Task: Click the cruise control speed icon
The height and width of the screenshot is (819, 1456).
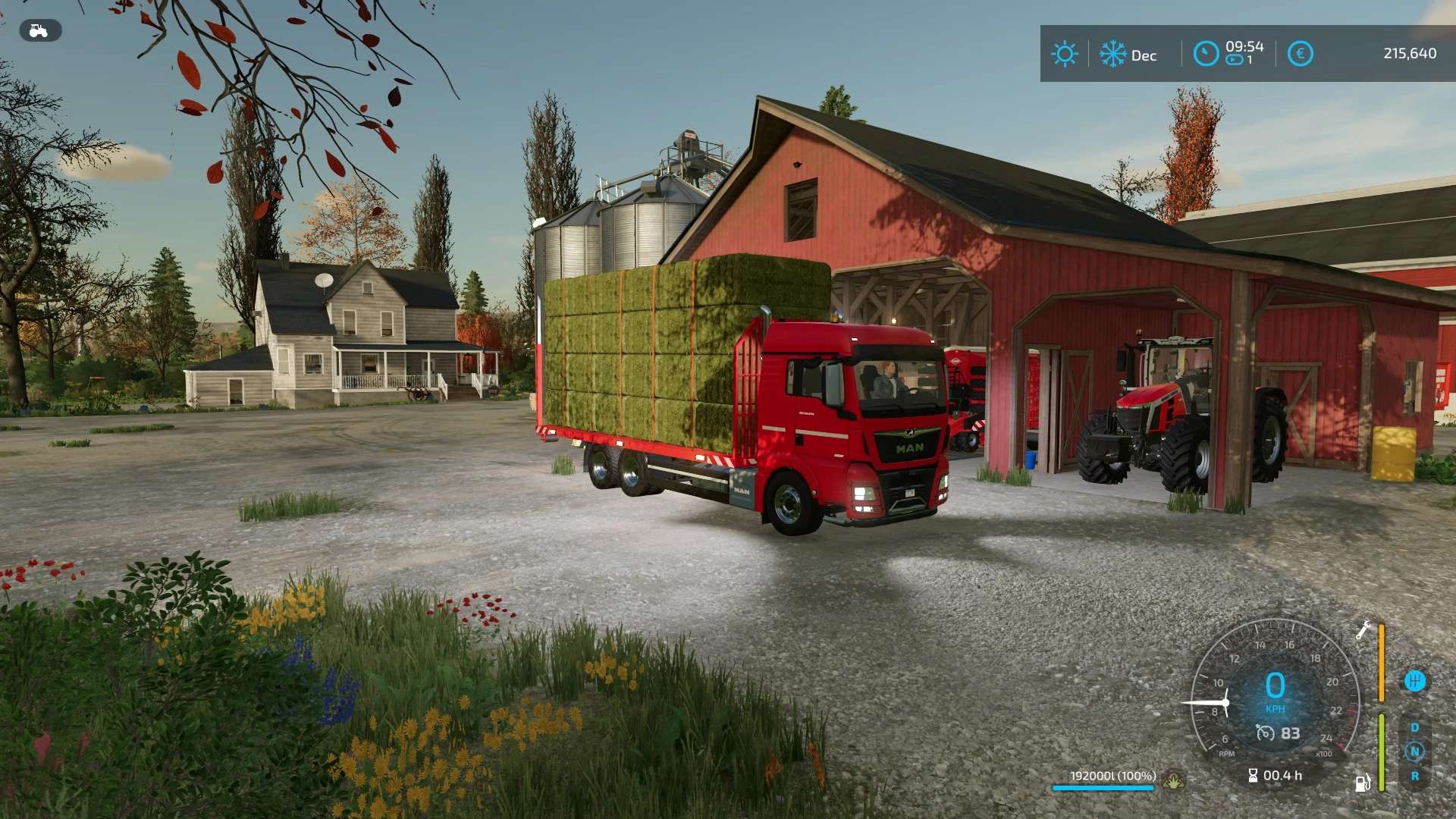Action: (x=1265, y=733)
